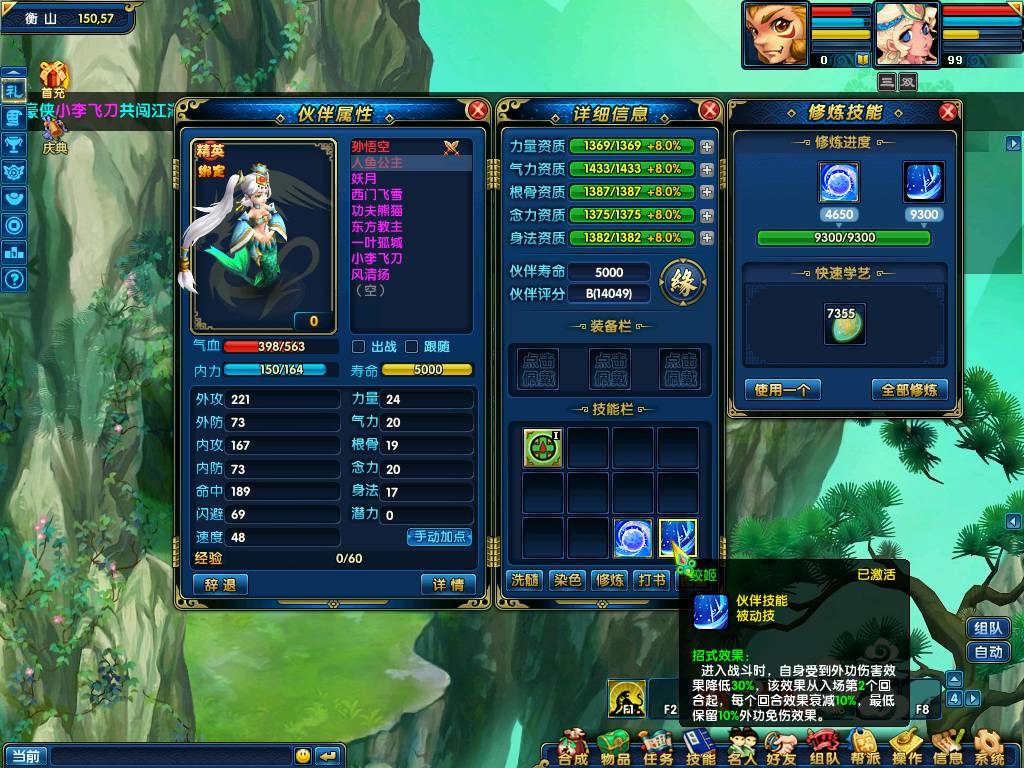Toggle the 跟随 follow checkbox
Screen dimensions: 1024x768
pyautogui.click(x=411, y=347)
